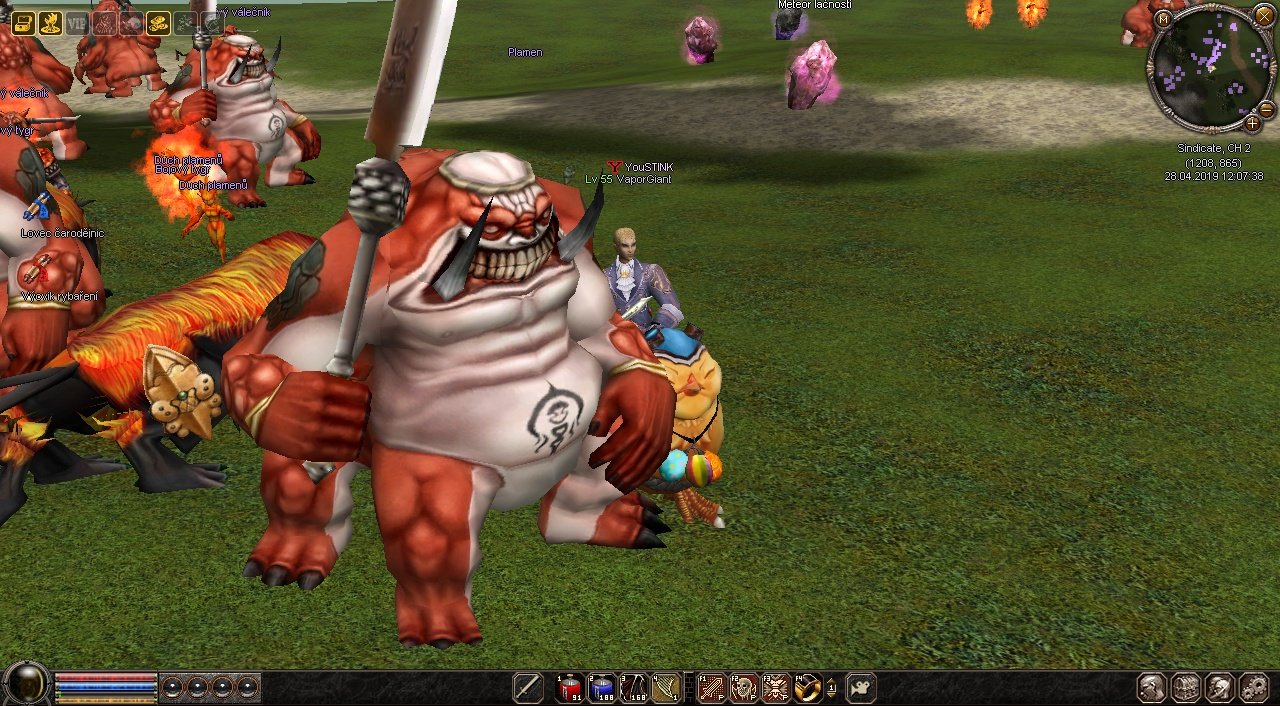Select the arrows item in slot 3
The width and height of the screenshot is (1280, 706).
634,688
